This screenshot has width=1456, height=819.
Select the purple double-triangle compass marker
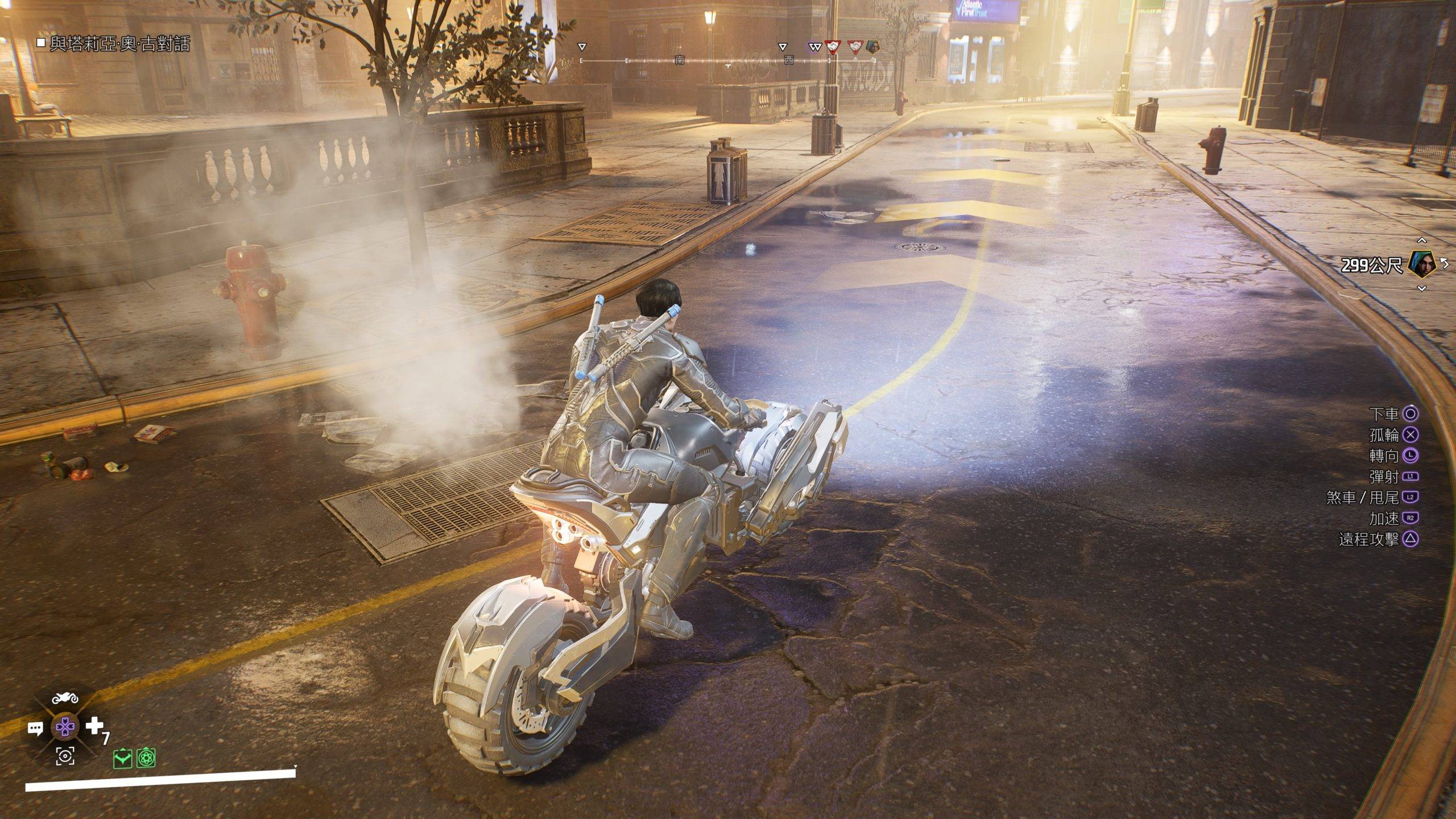[x=816, y=47]
